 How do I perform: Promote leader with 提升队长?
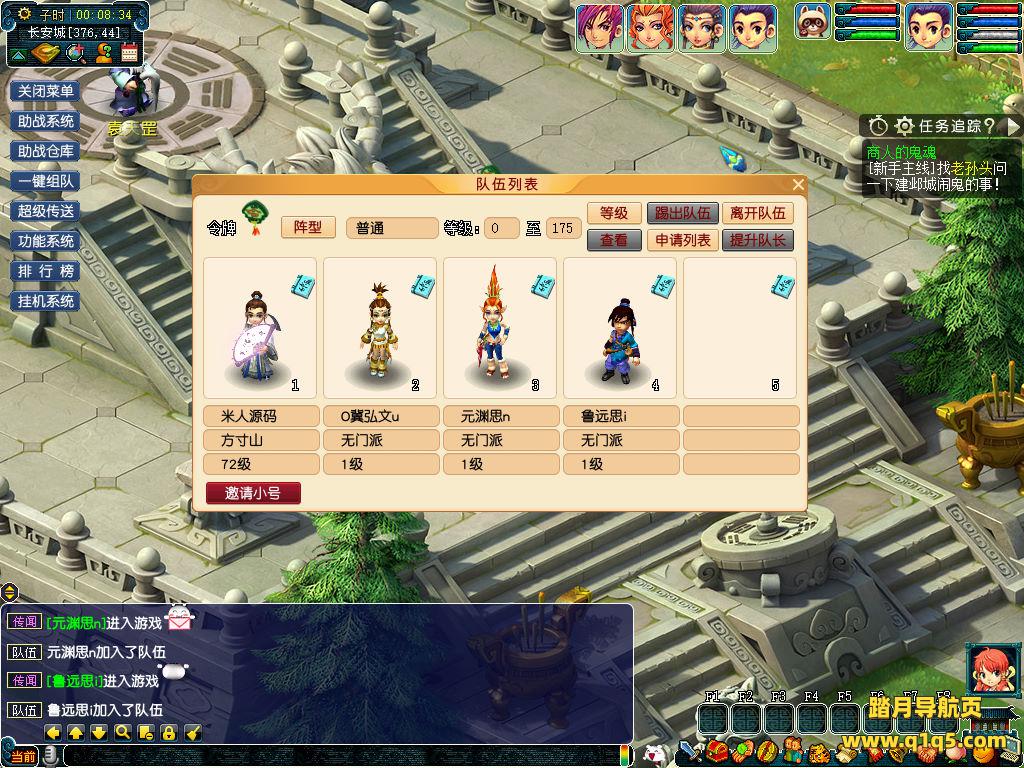coord(757,240)
